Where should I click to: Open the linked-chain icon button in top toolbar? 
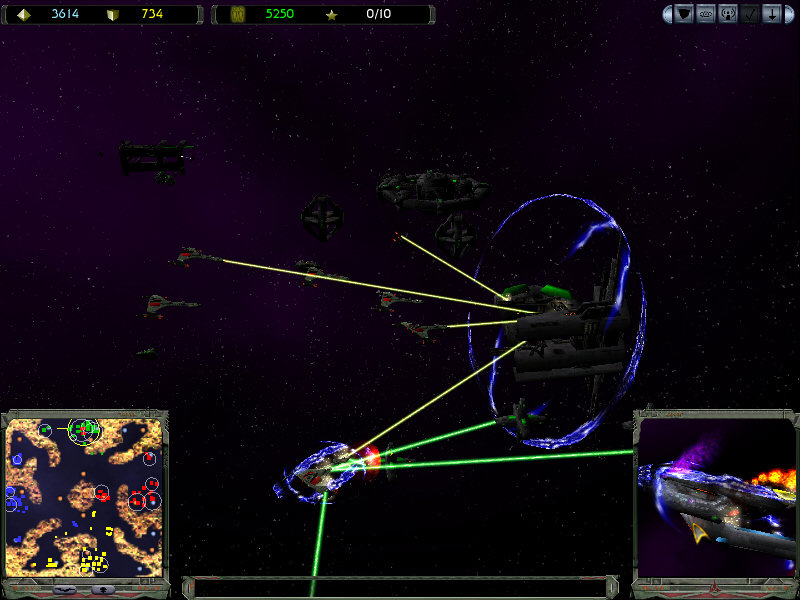pos(706,14)
